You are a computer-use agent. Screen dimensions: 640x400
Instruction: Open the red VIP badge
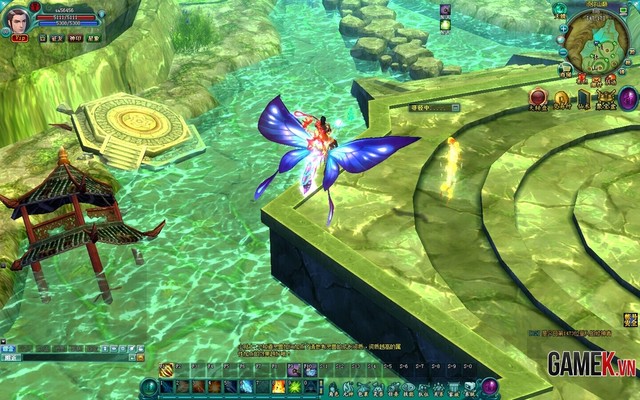coord(20,37)
